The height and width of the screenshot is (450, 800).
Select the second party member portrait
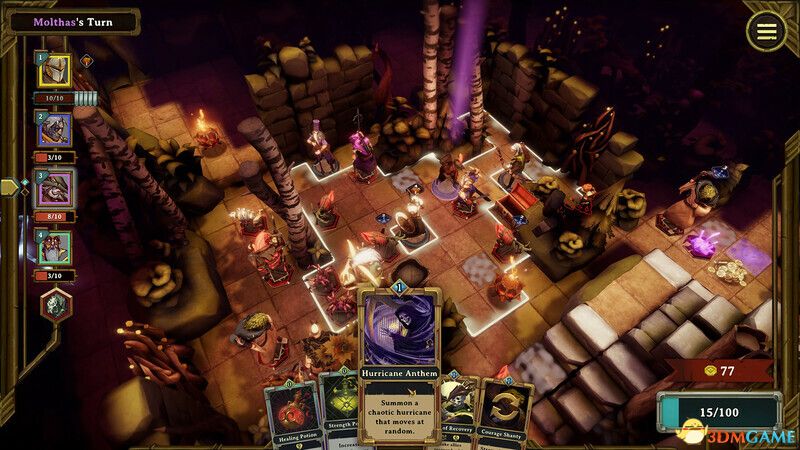(x=55, y=130)
